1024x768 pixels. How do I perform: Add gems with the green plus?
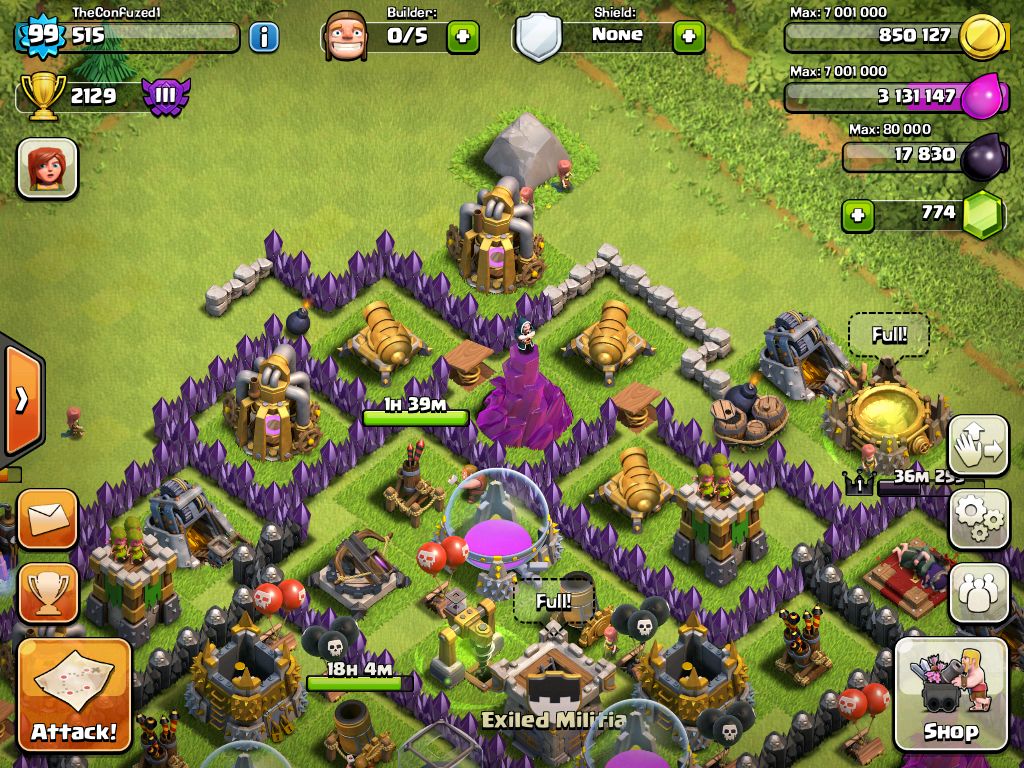(857, 215)
